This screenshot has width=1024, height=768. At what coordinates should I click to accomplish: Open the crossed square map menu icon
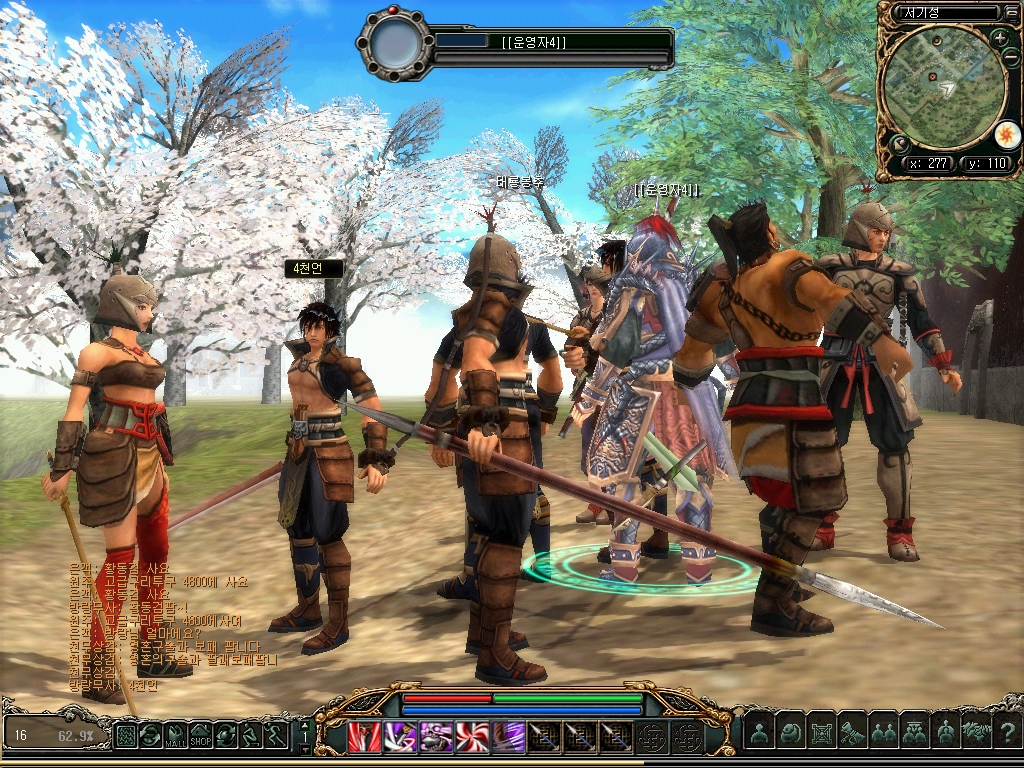pyautogui.click(x=821, y=734)
